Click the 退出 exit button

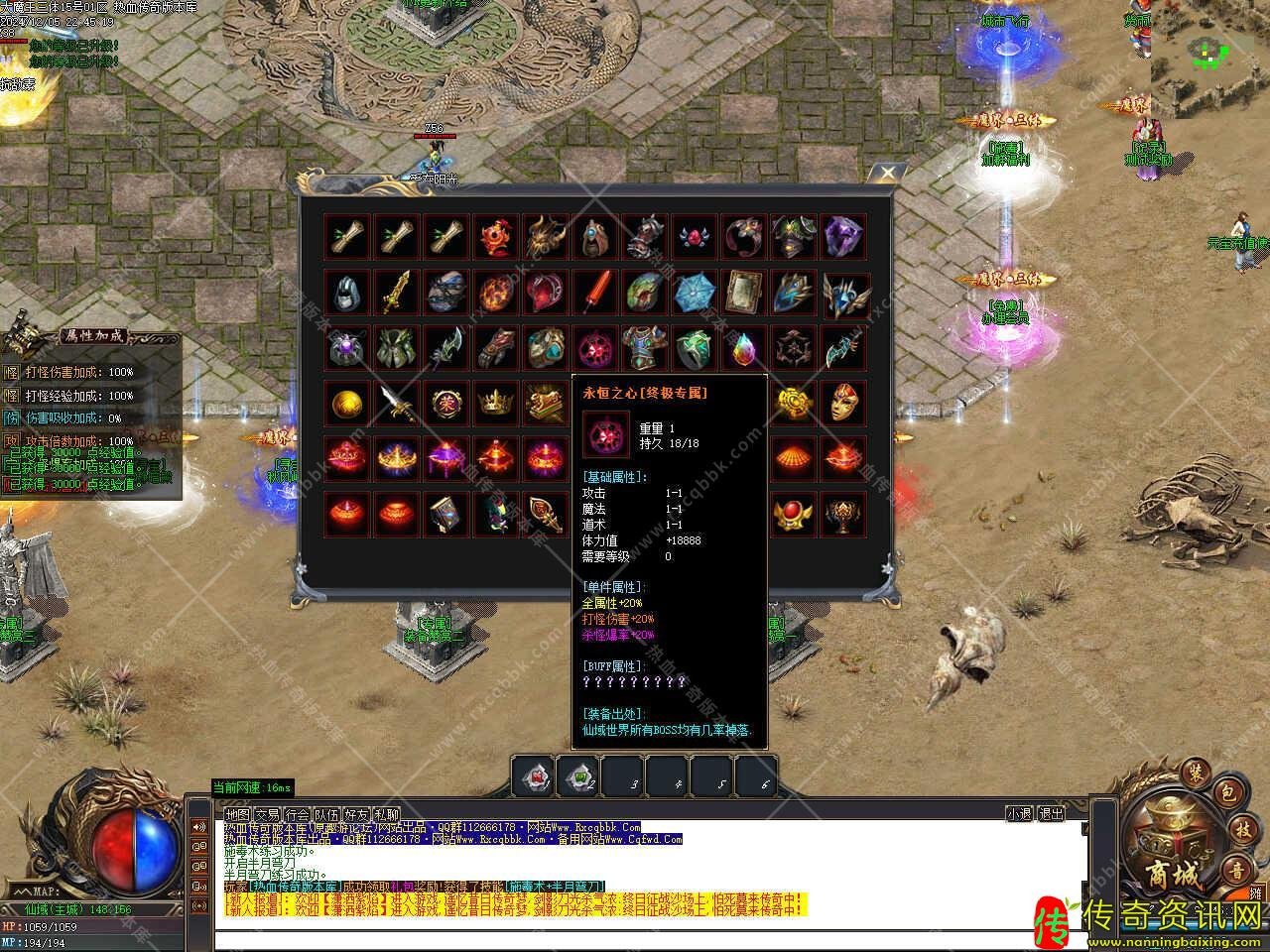coord(1051,814)
